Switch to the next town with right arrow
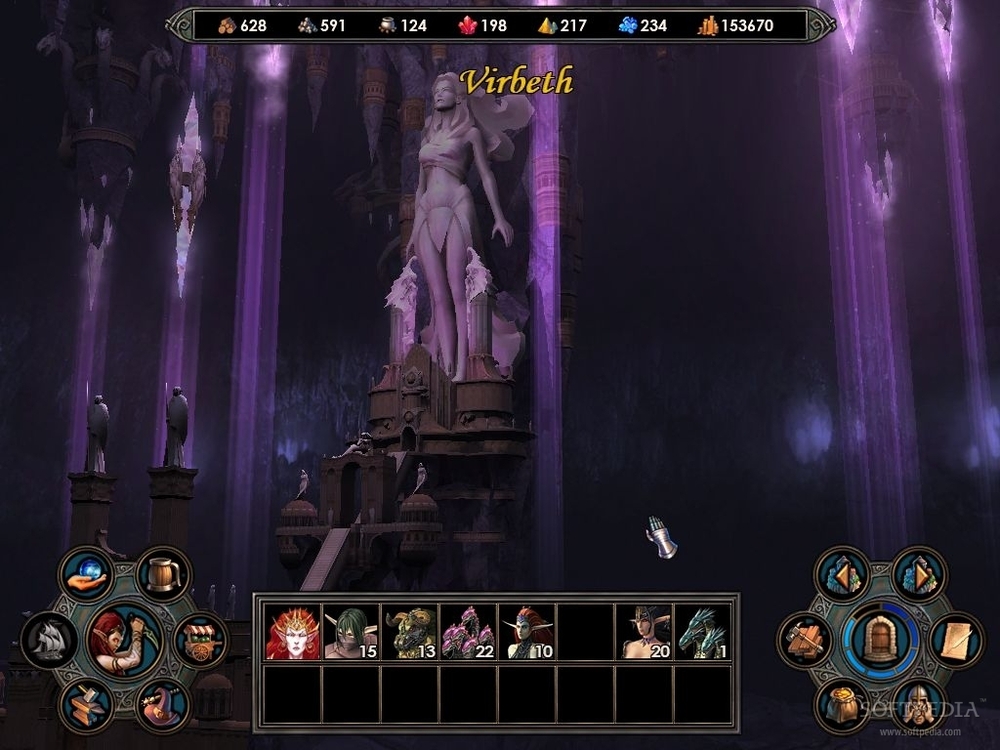The image size is (1000, 750). 917,573
